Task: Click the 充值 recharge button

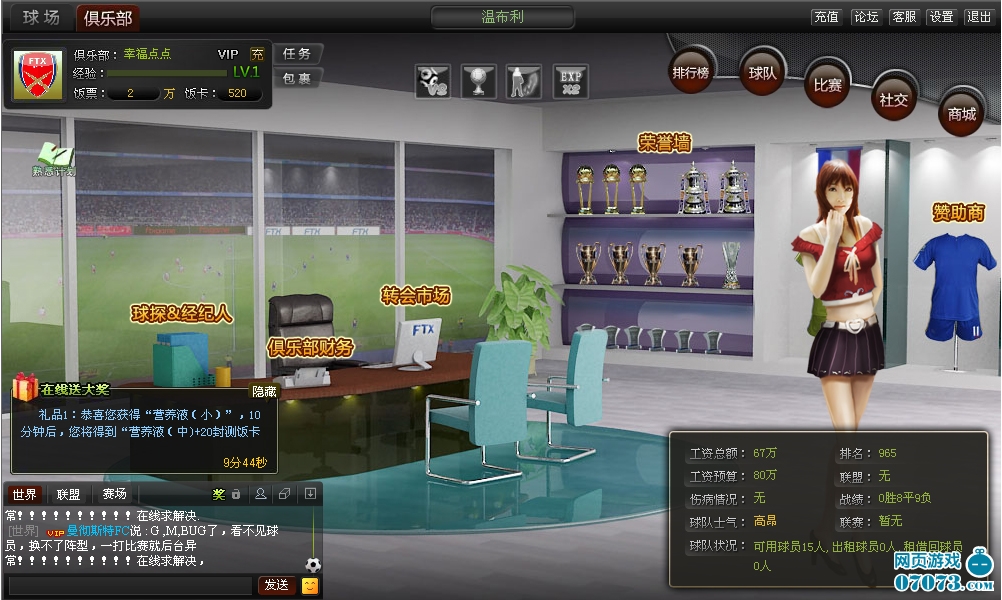Action: pyautogui.click(x=827, y=17)
